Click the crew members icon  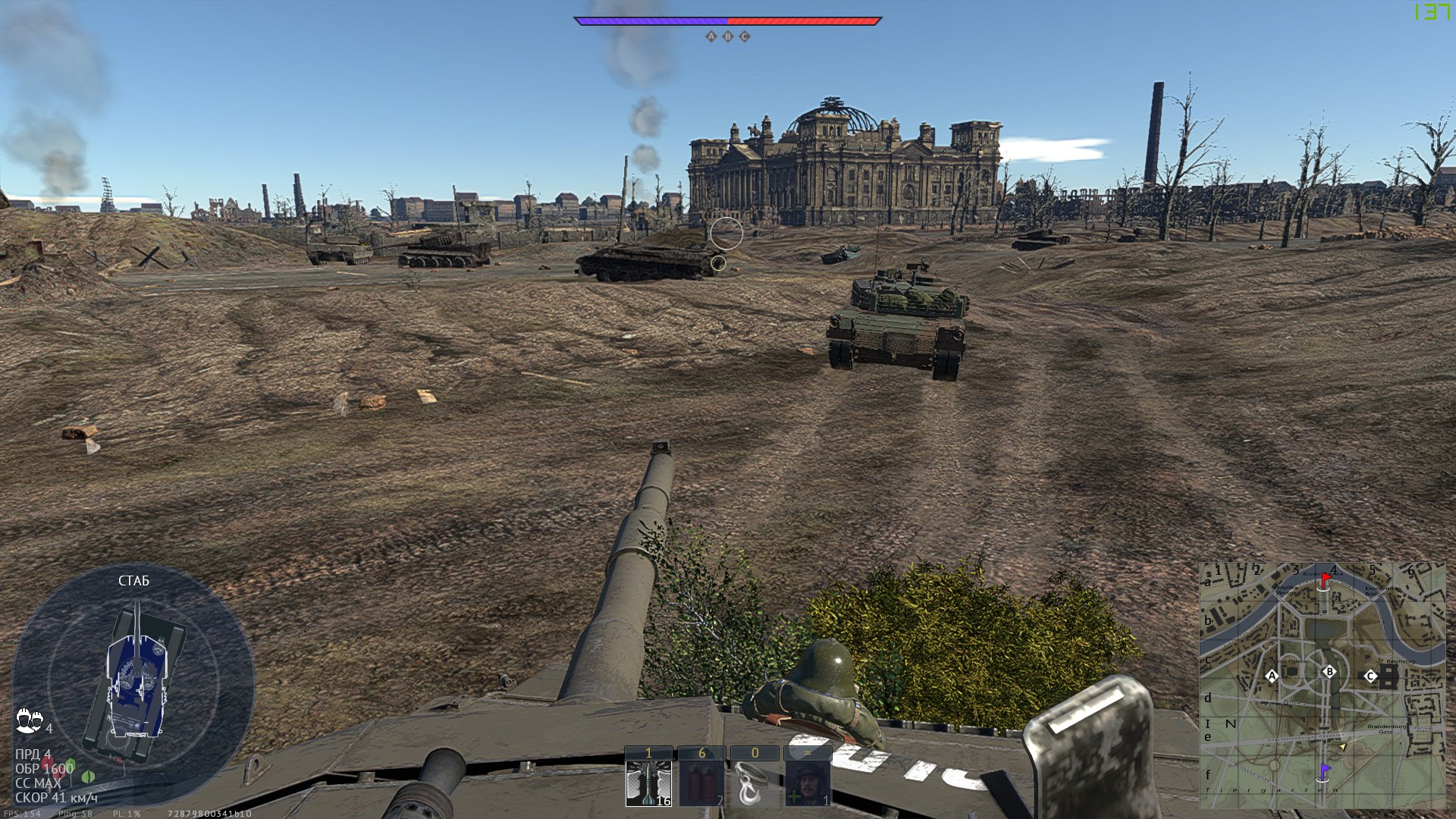pyautogui.click(x=29, y=720)
